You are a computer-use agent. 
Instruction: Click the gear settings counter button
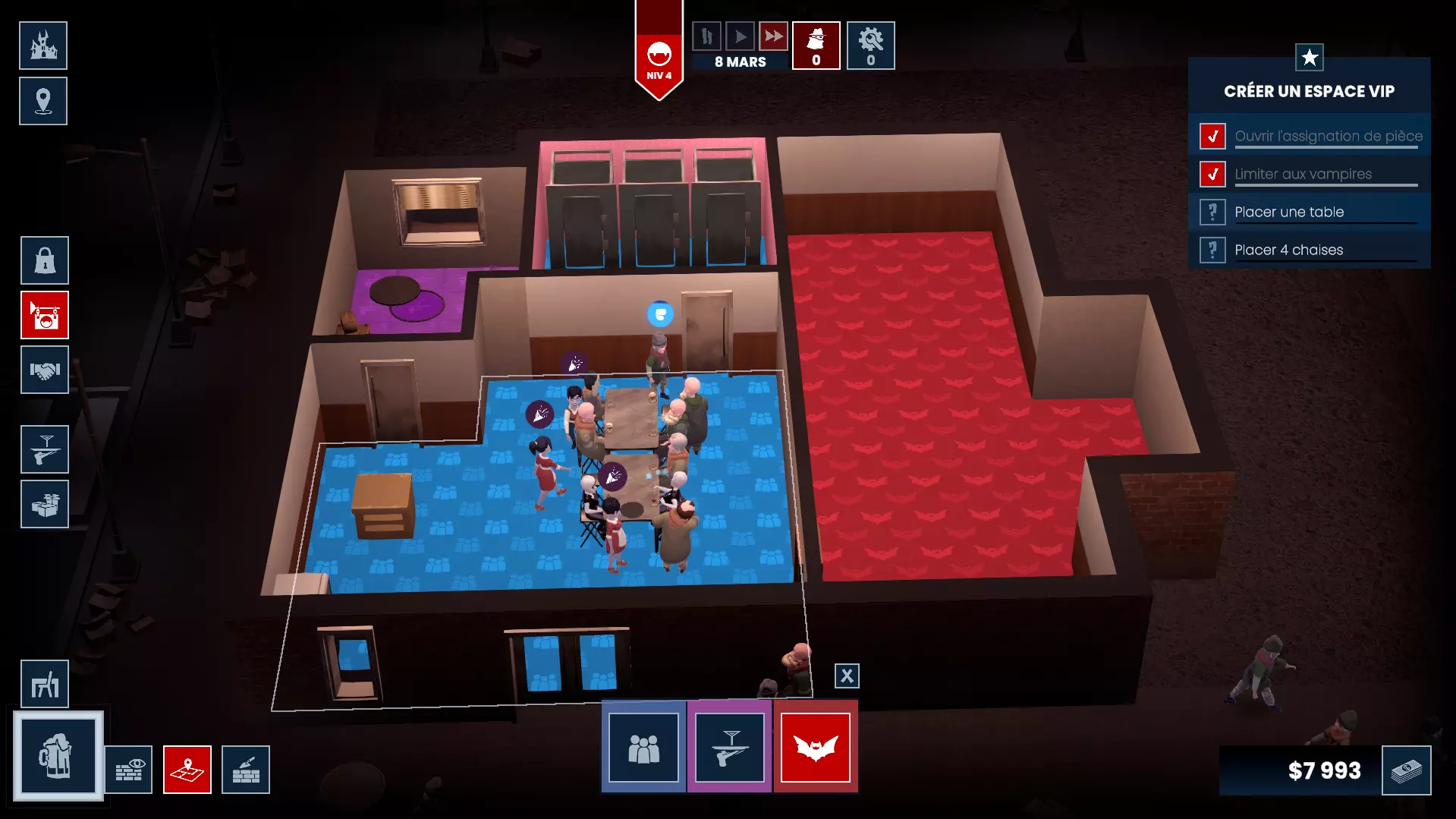tap(870, 46)
